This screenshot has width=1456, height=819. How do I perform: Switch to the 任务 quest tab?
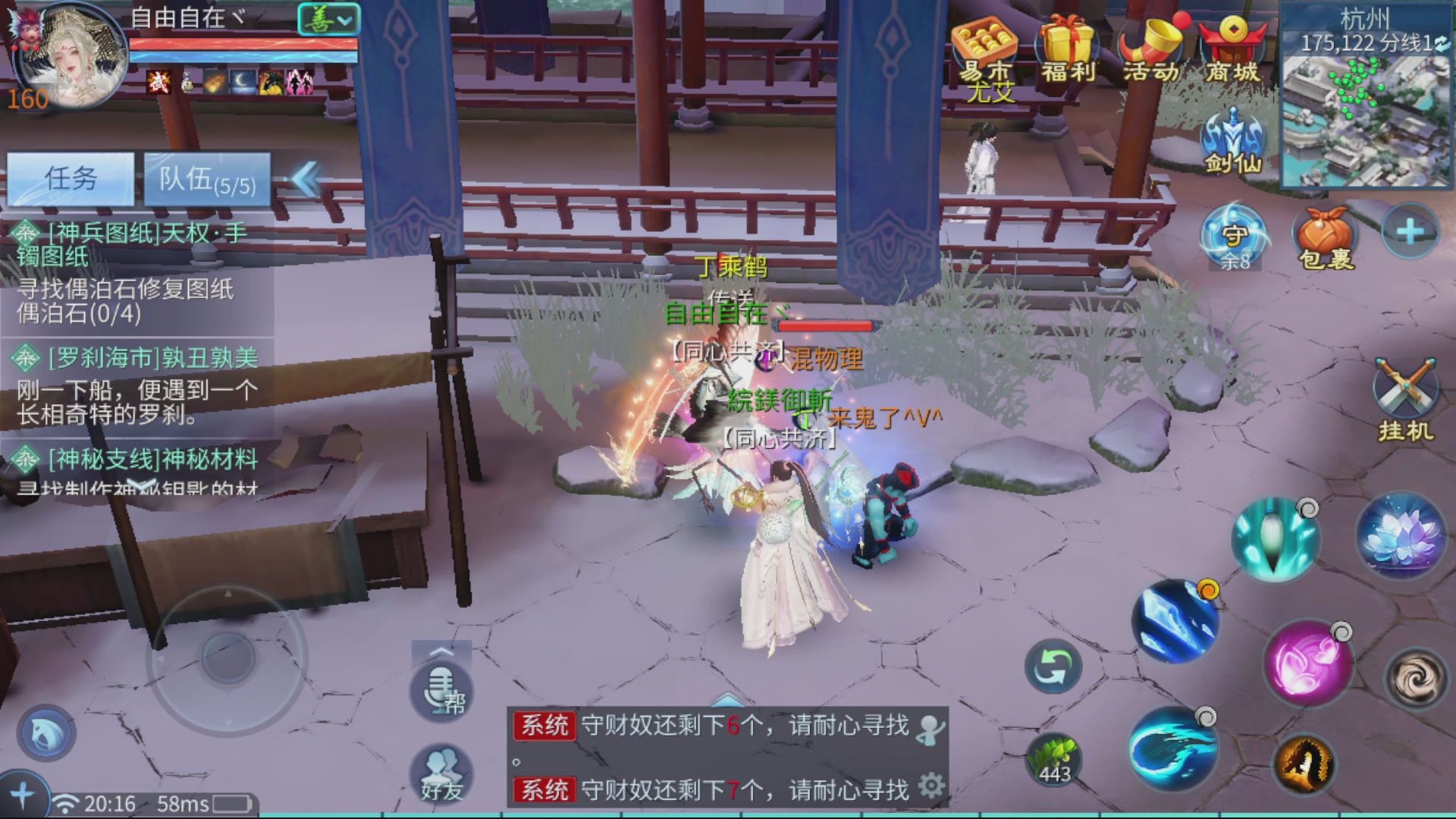[72, 178]
